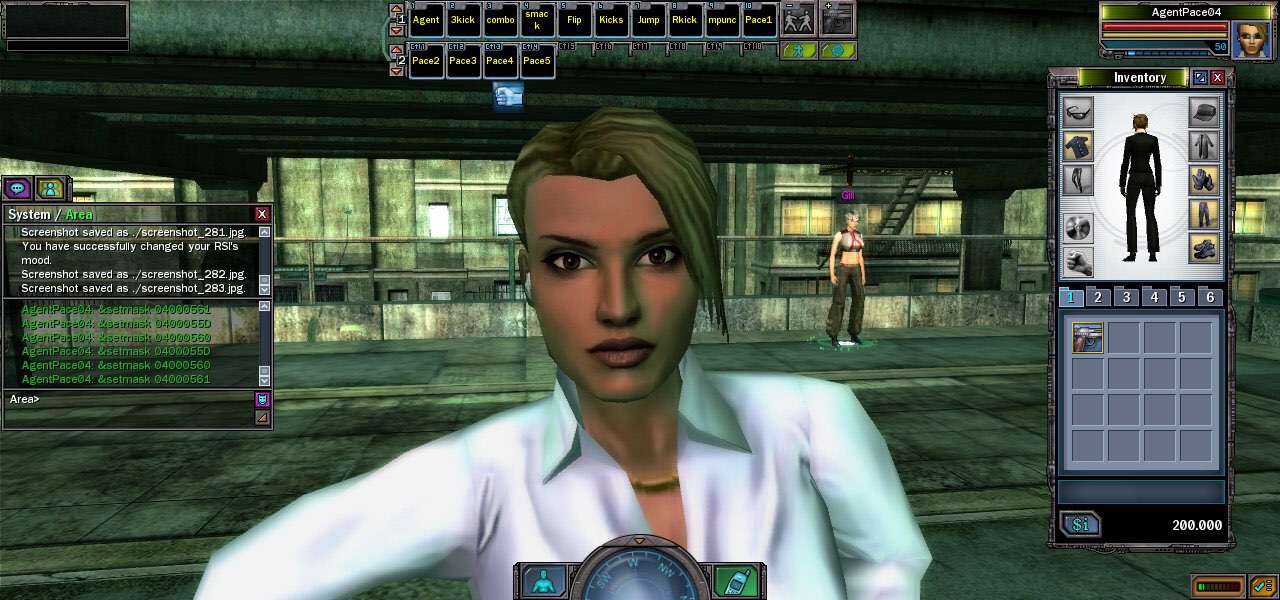The width and height of the screenshot is (1280, 600).
Task: Click the sunglasses equipment slot
Action: point(1077,111)
